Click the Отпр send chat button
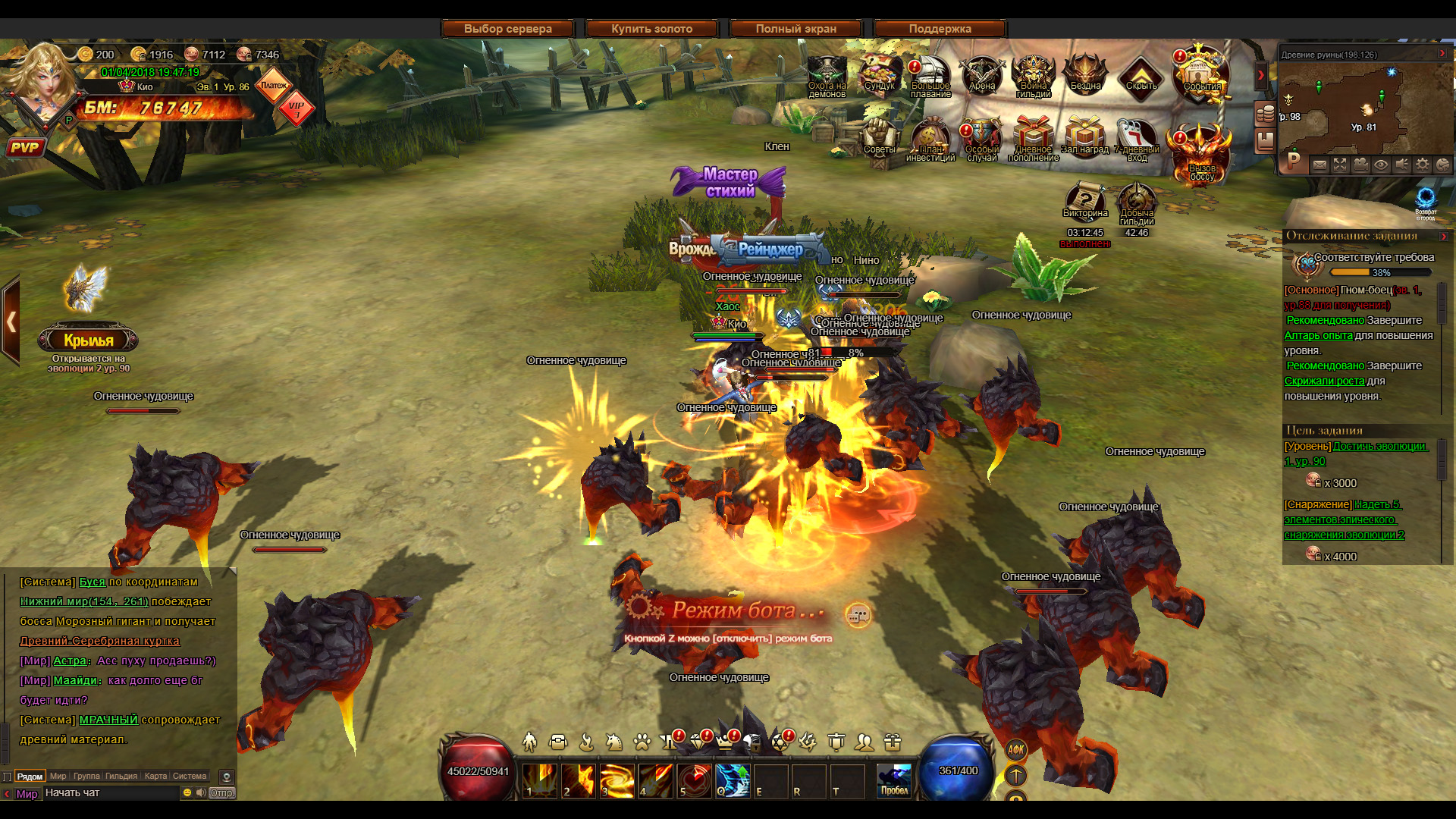The width and height of the screenshot is (1456, 819). 221,792
